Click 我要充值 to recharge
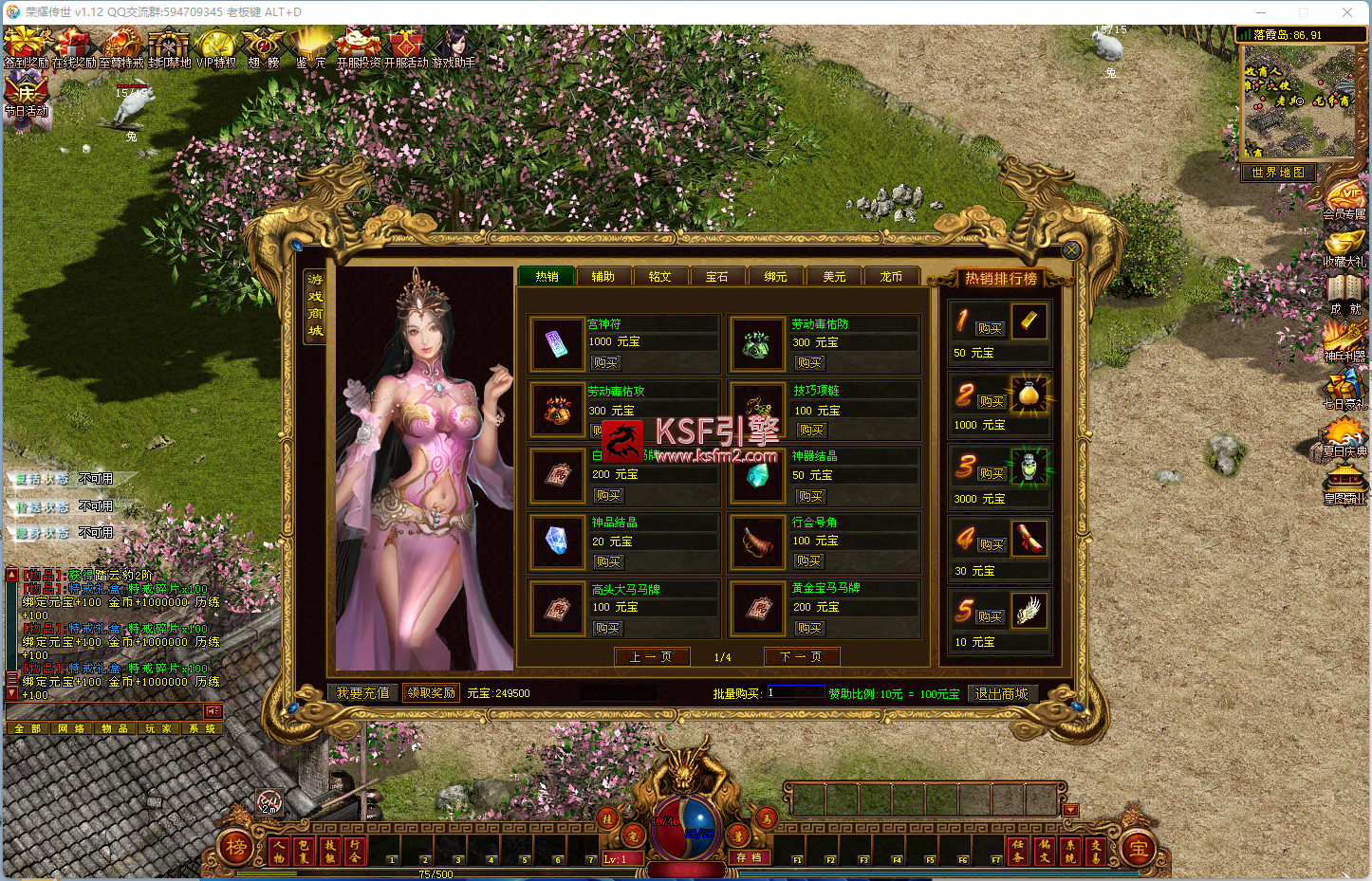 [363, 693]
